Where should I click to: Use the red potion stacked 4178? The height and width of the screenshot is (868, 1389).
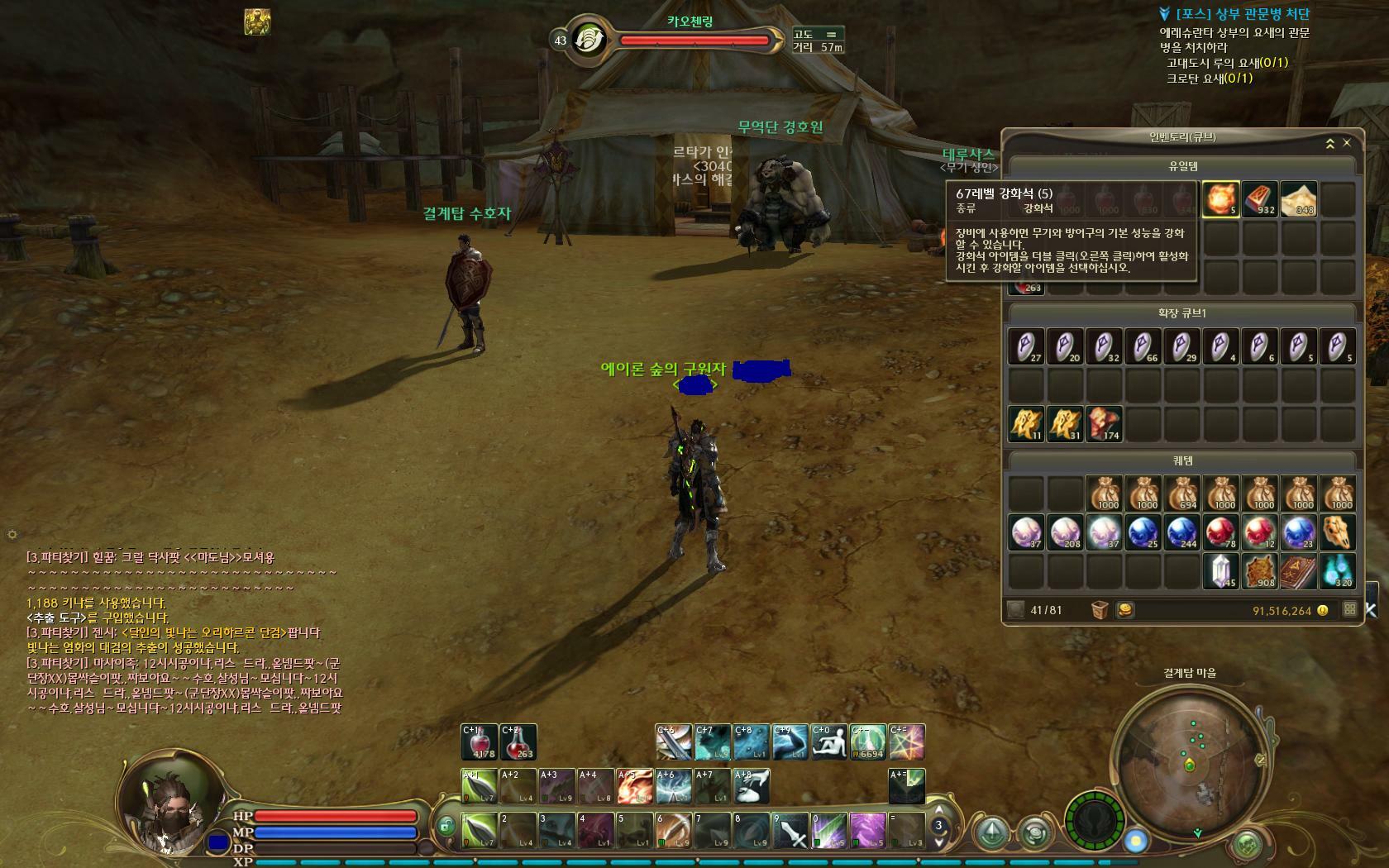(480, 742)
